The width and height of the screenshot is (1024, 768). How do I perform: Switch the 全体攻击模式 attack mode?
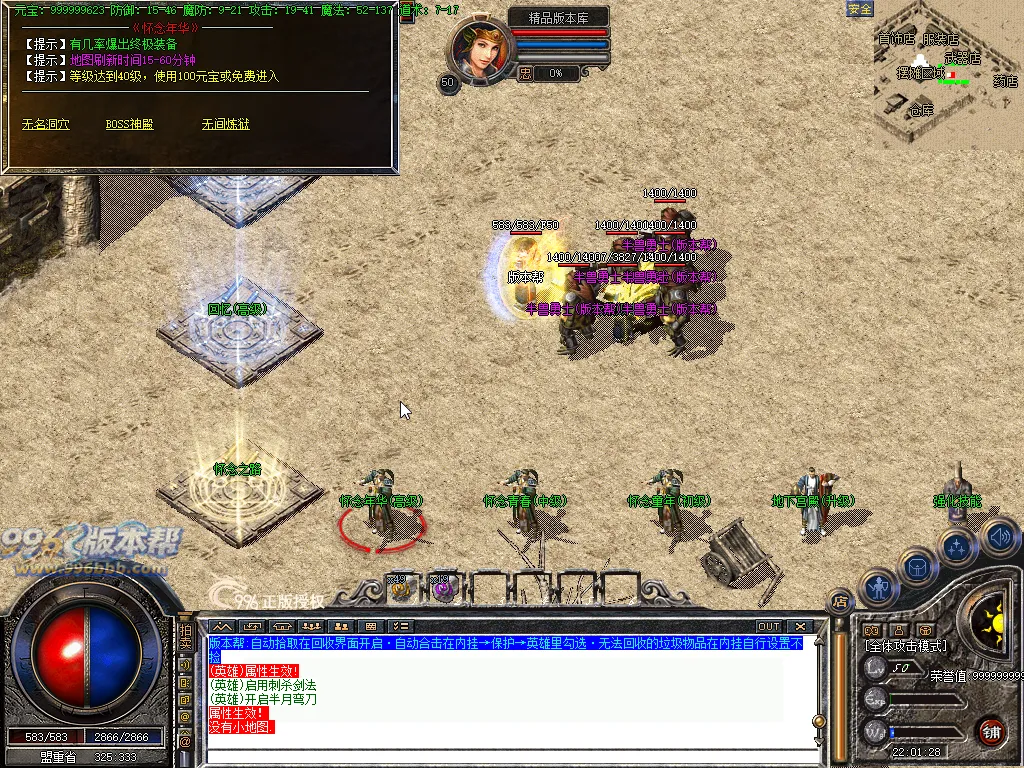coord(907,646)
